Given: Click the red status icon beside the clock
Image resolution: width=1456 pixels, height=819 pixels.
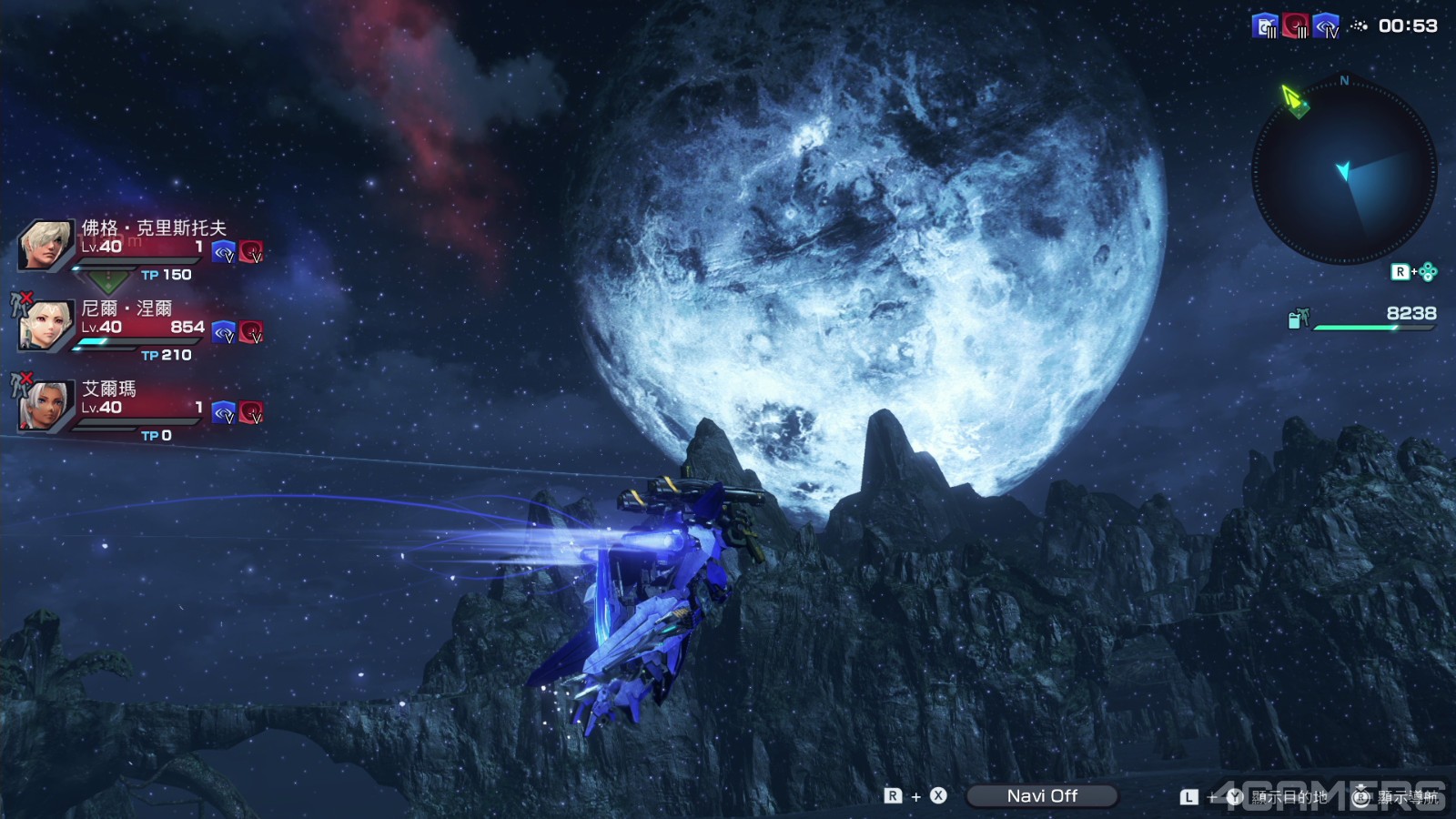Looking at the screenshot, I should 1295,26.
